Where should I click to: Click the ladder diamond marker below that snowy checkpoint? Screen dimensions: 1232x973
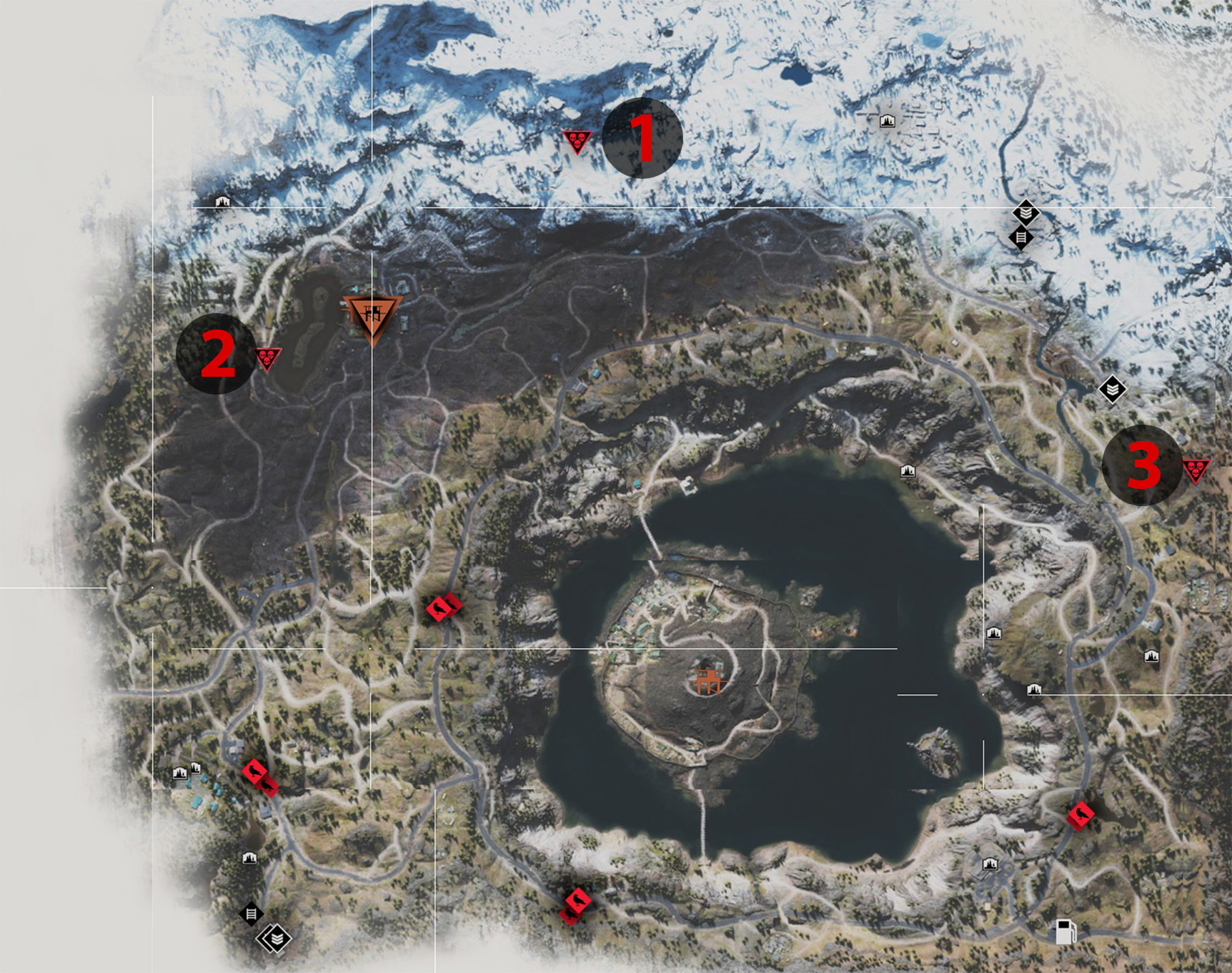pyautogui.click(x=1022, y=237)
